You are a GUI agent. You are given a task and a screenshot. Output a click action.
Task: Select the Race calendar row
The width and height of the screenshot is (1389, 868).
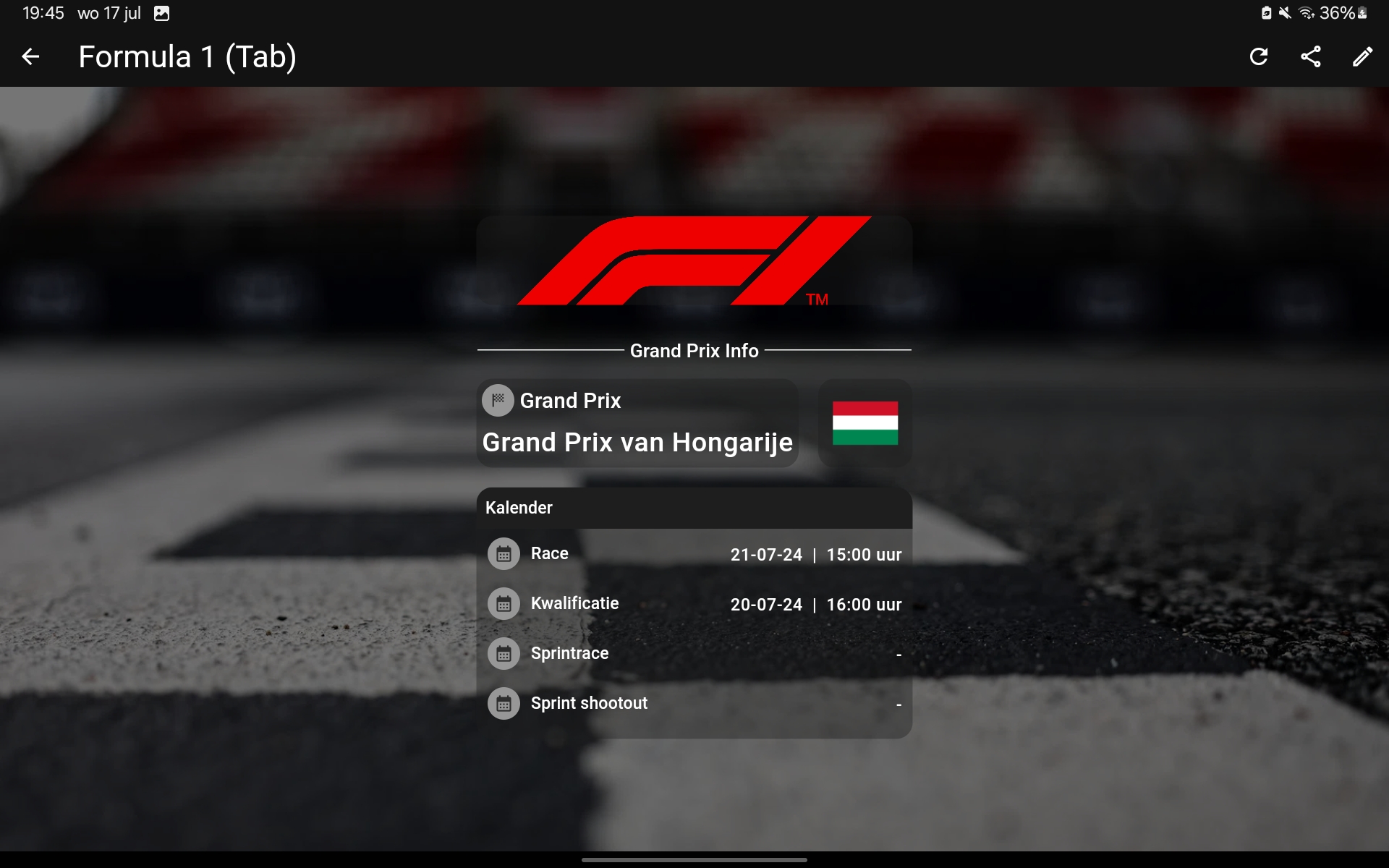coord(694,554)
